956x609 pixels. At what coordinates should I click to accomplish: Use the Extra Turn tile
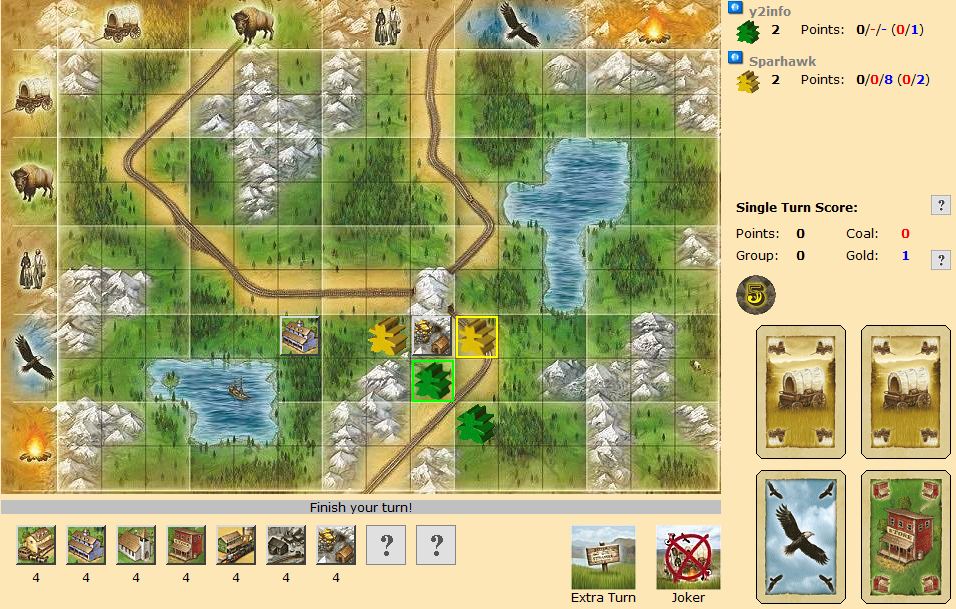tap(603, 557)
